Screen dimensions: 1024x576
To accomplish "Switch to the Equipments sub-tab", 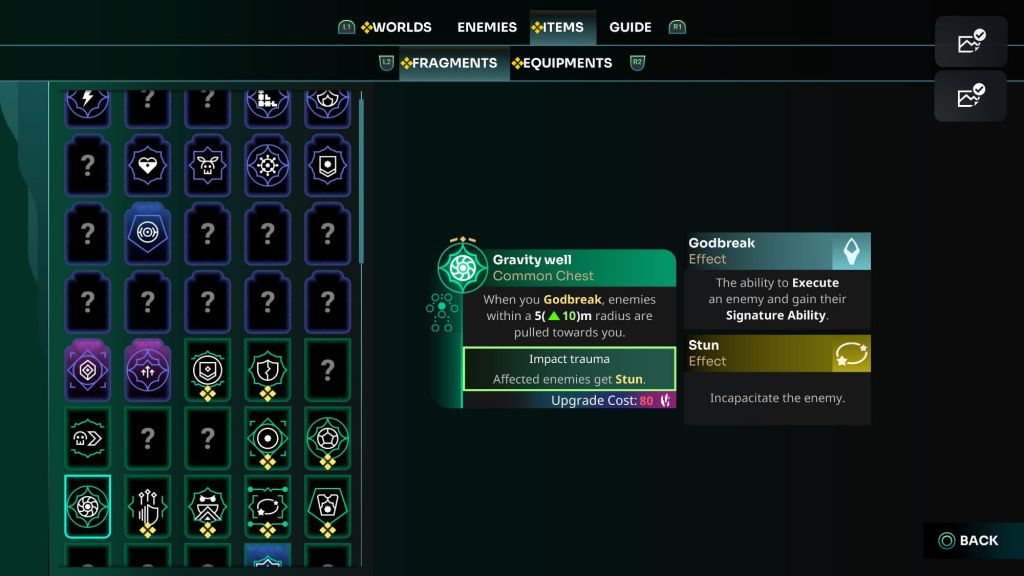I will point(562,62).
